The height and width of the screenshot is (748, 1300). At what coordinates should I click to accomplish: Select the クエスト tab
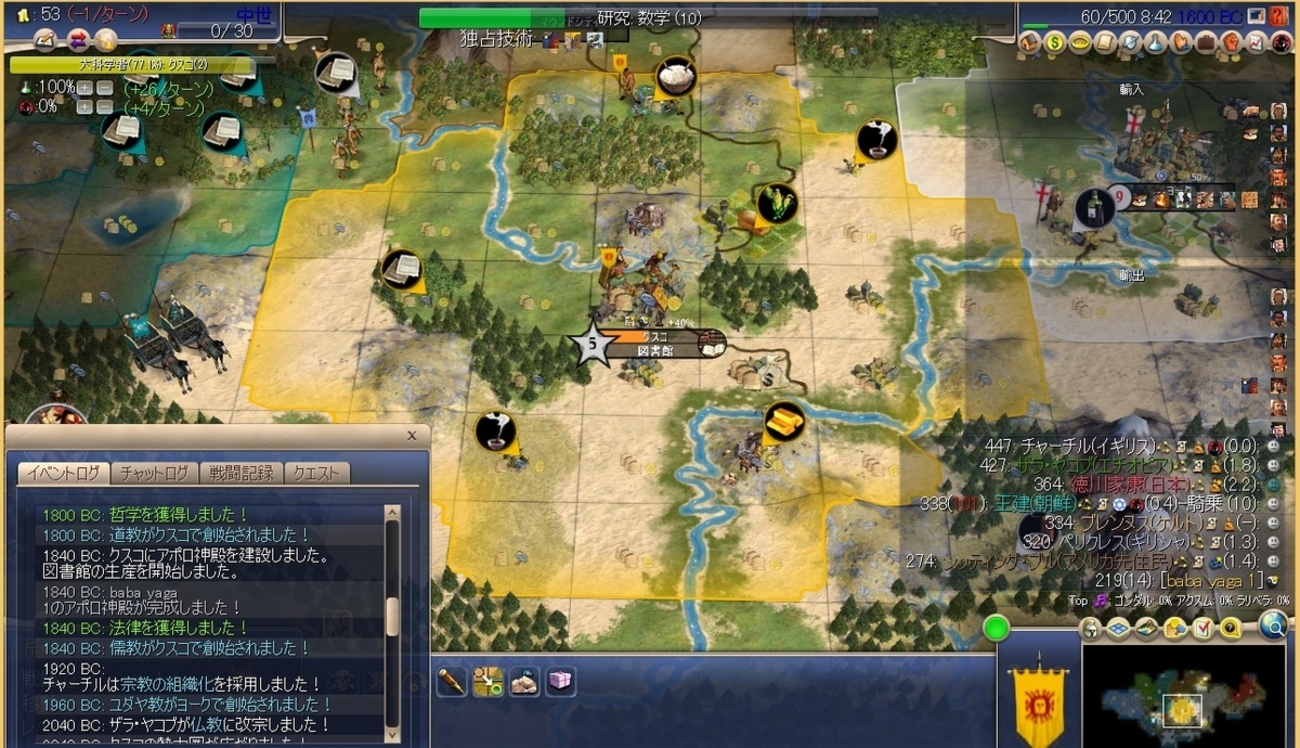pos(316,473)
